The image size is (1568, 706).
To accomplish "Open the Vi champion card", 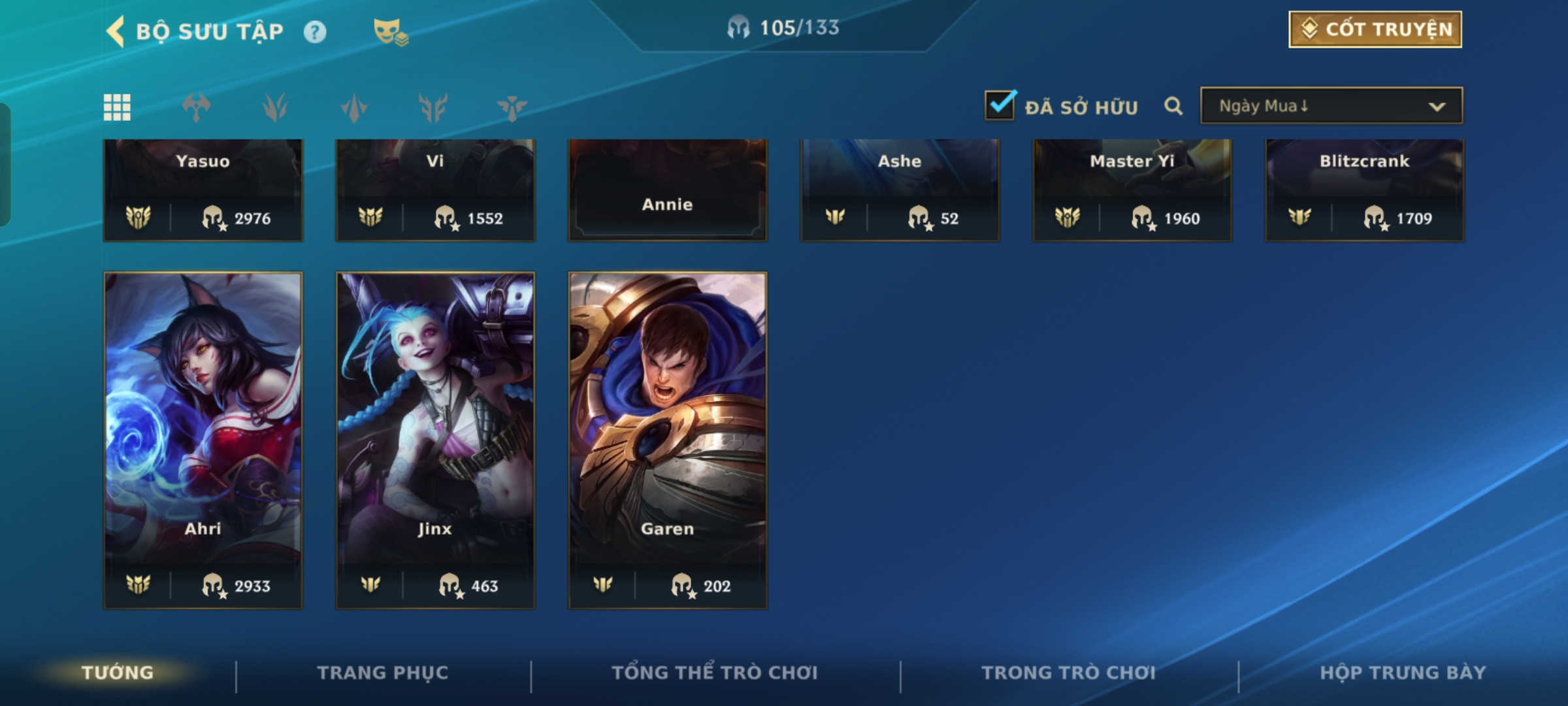I will (435, 190).
